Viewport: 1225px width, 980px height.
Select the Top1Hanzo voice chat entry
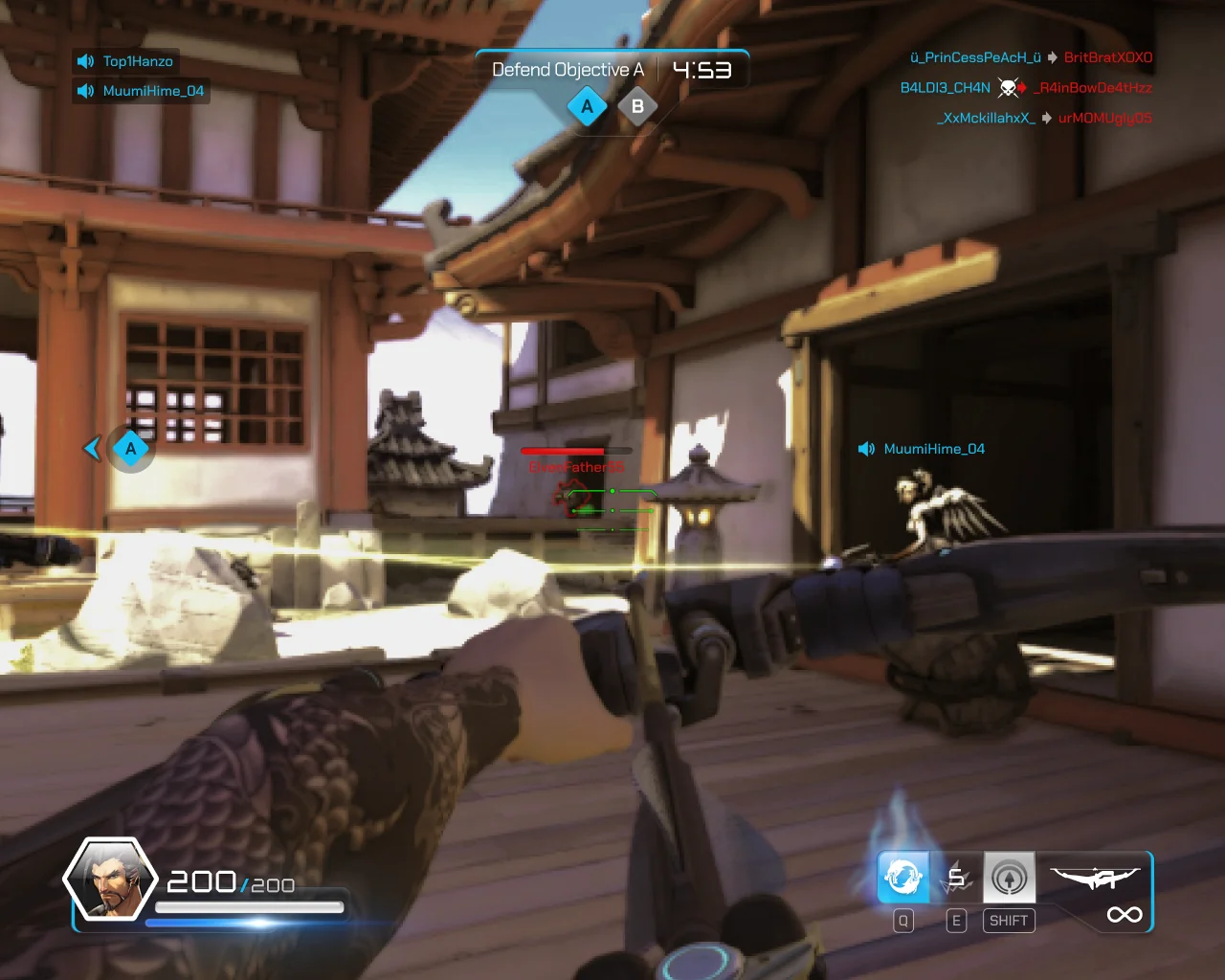point(125,61)
